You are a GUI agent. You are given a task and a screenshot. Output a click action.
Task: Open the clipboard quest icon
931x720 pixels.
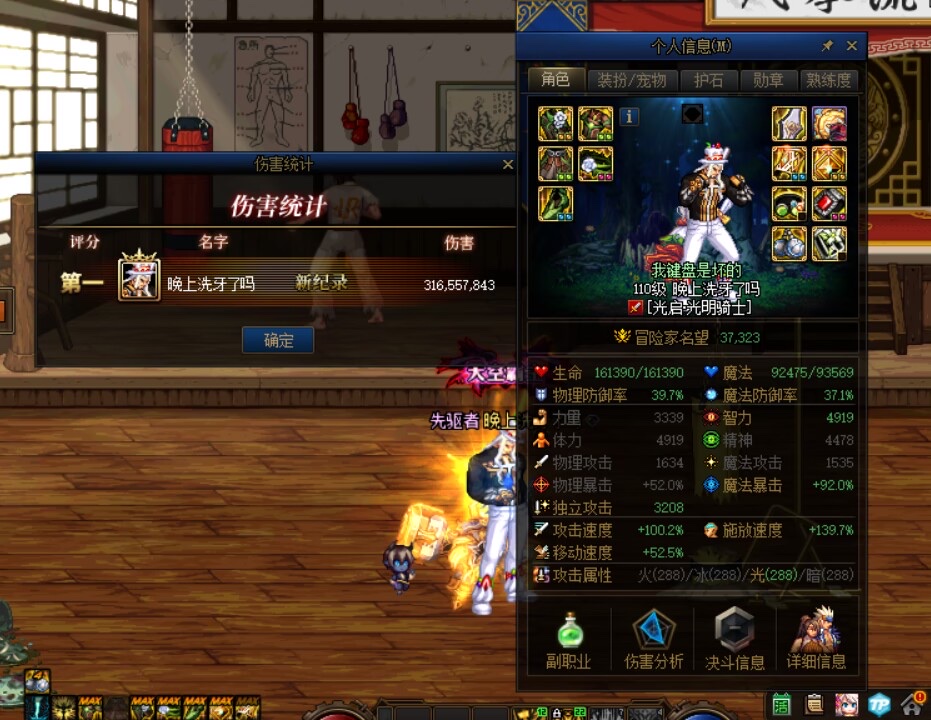815,704
